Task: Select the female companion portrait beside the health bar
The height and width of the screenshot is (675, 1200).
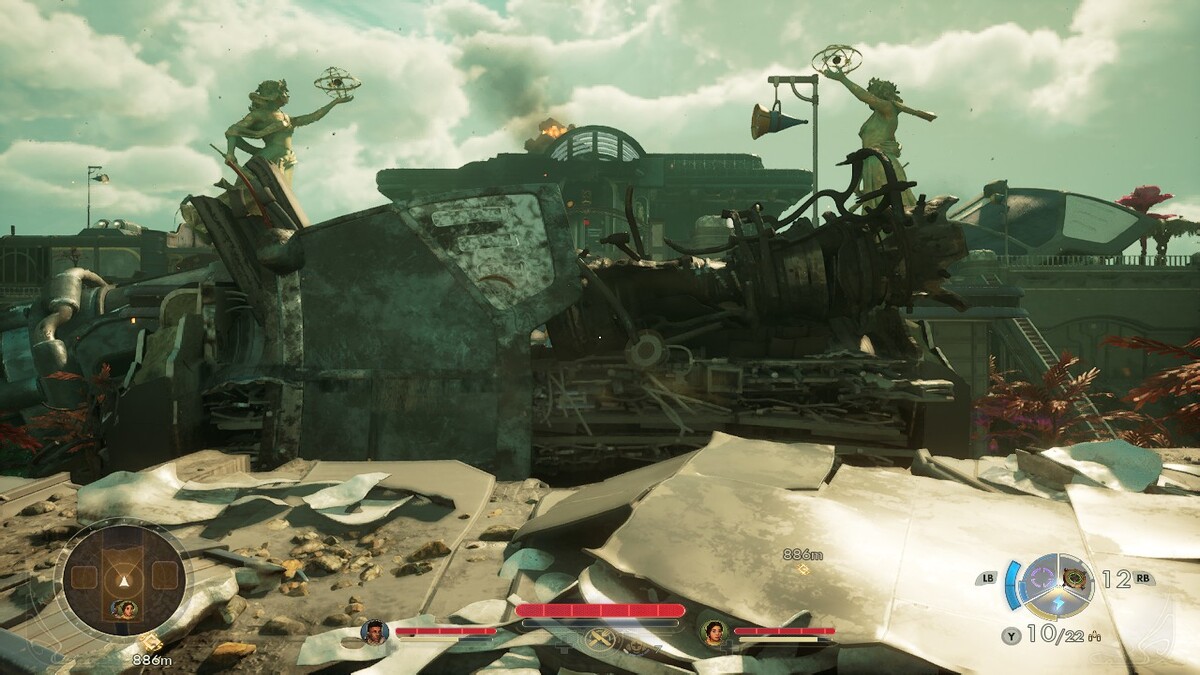Action: [x=713, y=631]
